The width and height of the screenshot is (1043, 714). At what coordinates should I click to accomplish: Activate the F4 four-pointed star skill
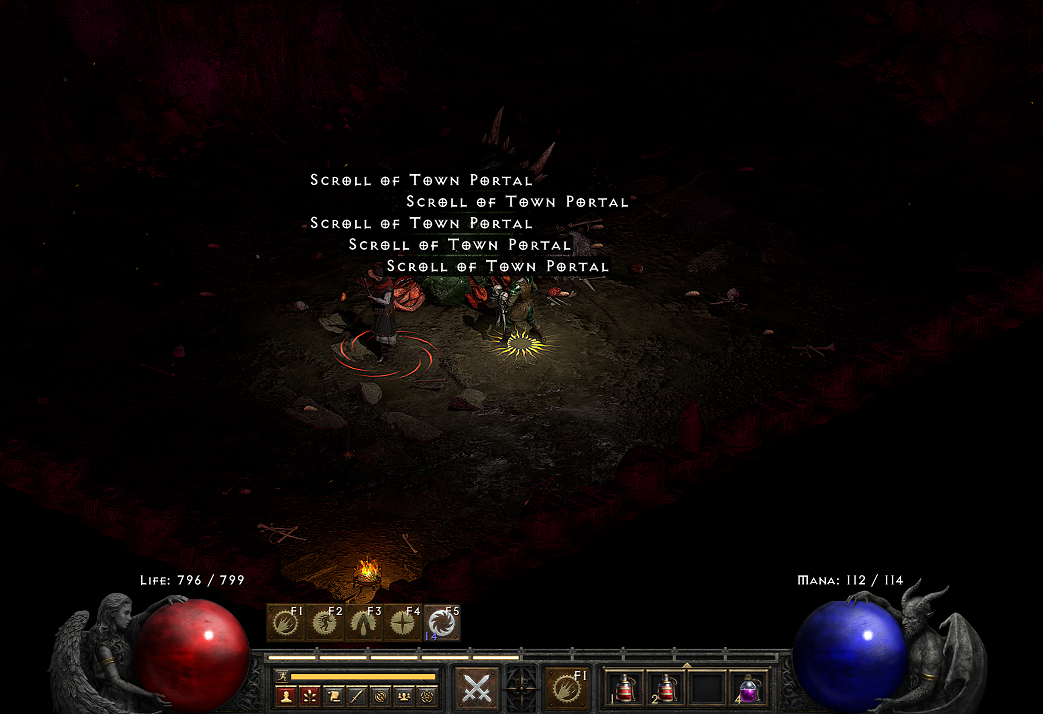click(x=403, y=623)
